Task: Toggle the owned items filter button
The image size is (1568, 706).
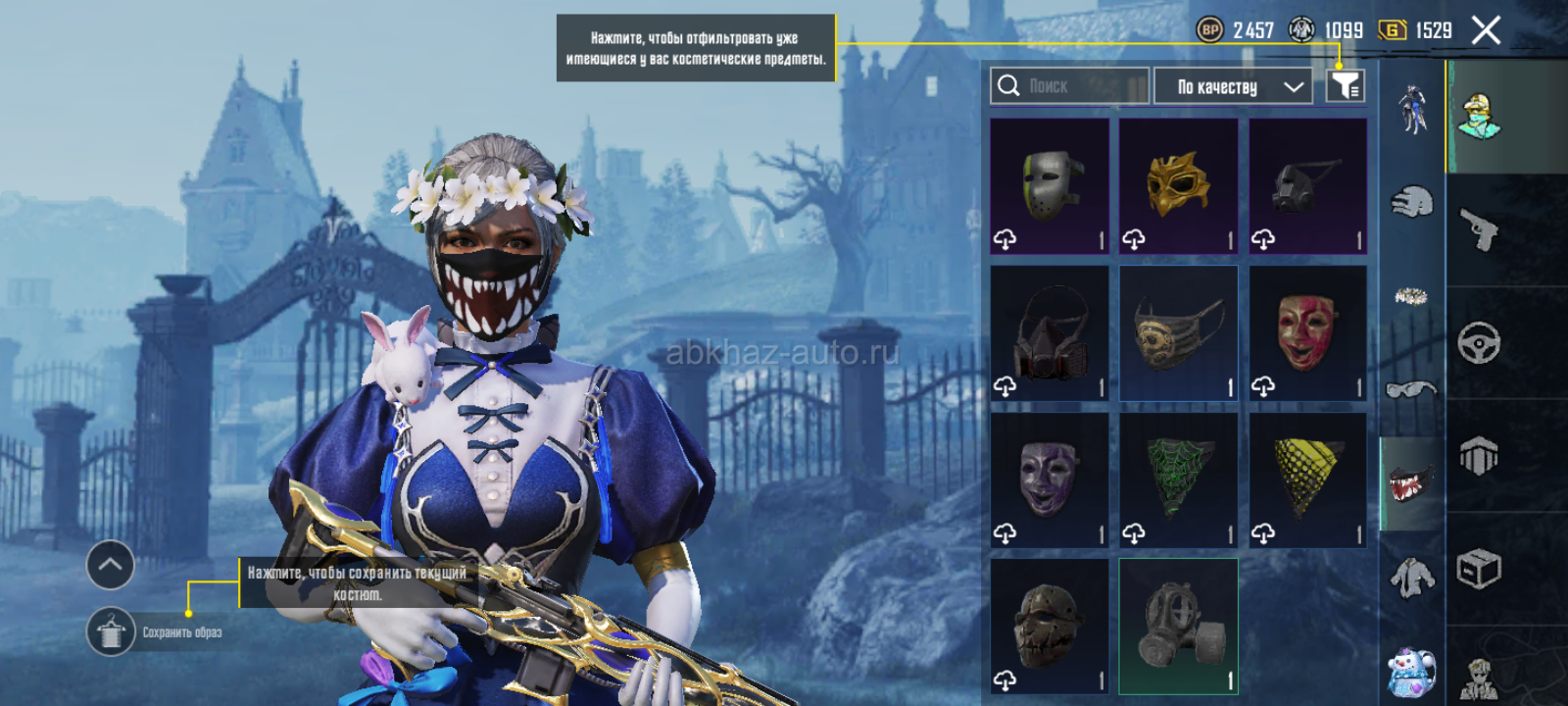Action: coord(1346,86)
